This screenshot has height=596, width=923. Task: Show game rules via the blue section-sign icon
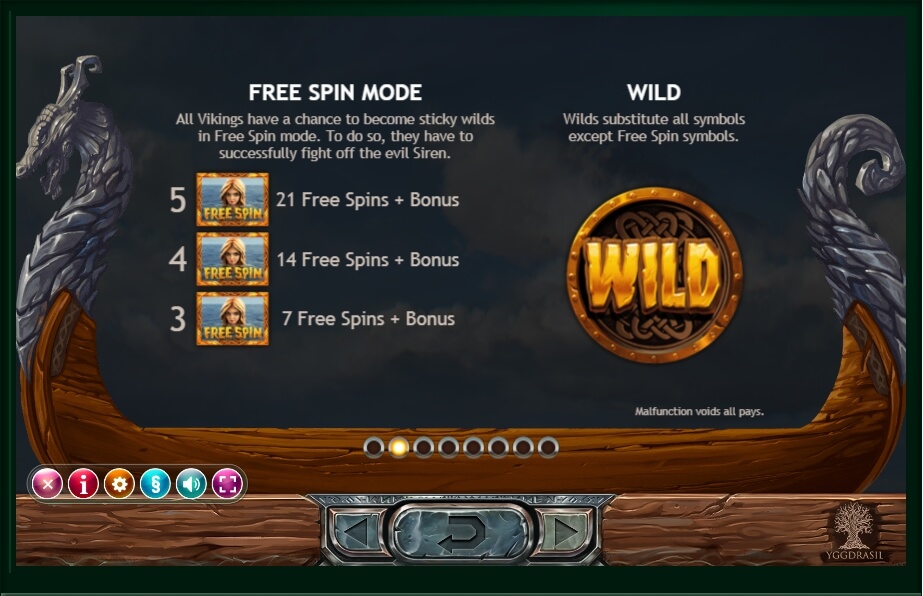tap(155, 485)
